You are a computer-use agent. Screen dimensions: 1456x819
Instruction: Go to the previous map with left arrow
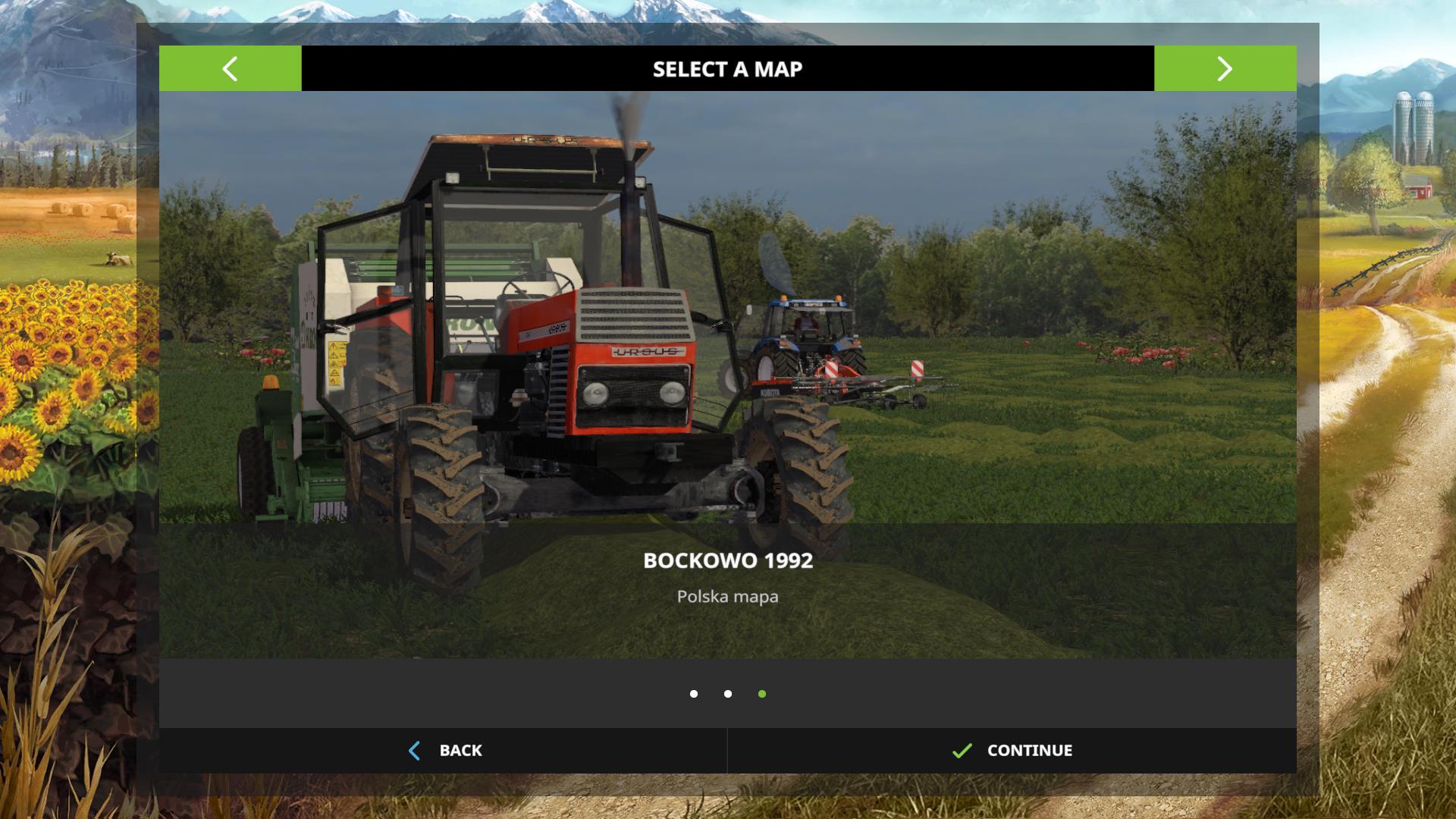[x=230, y=69]
